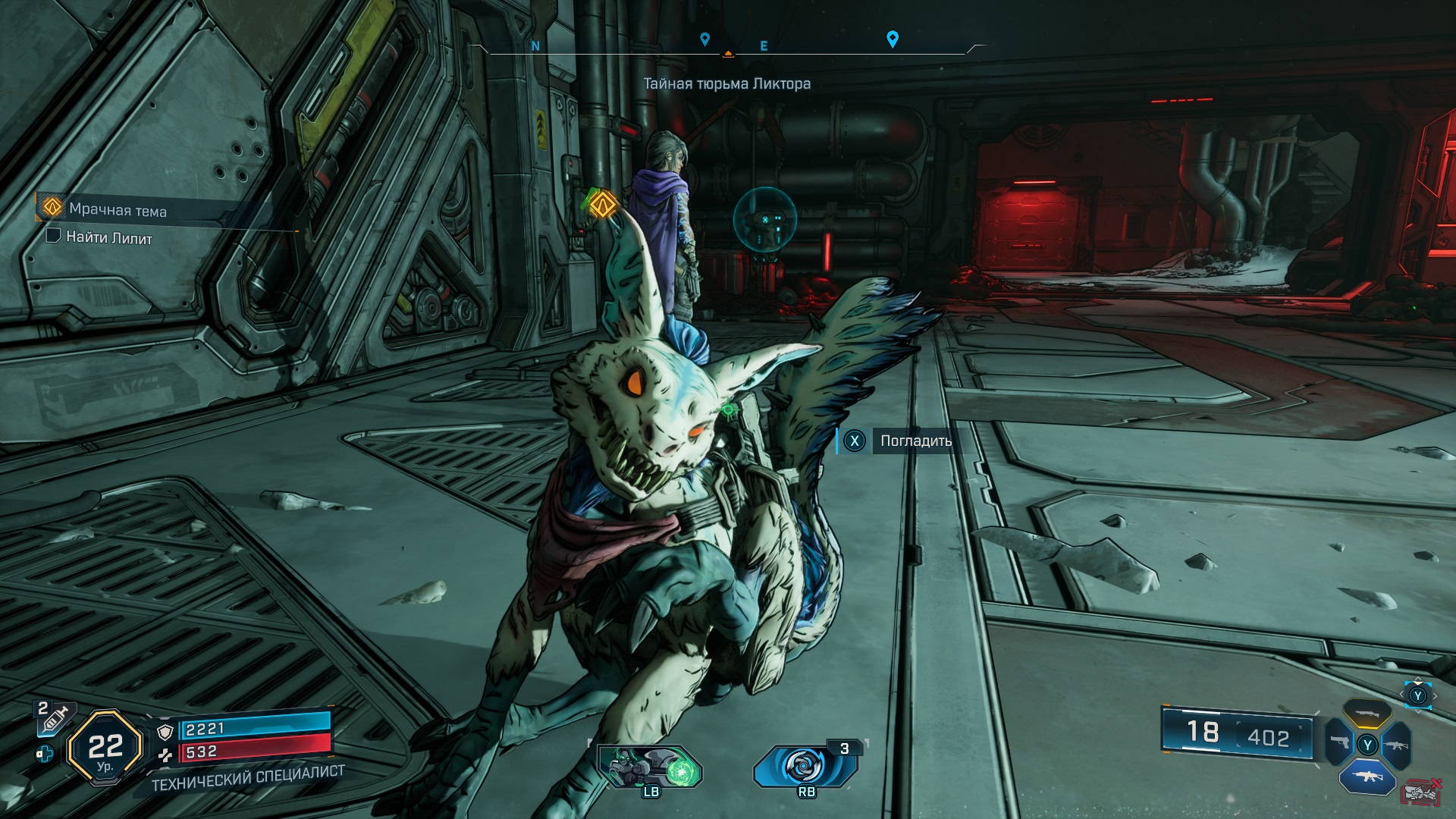The height and width of the screenshot is (819, 1456).
Task: Switch to the pistol weapon slot
Action: (x=1338, y=743)
